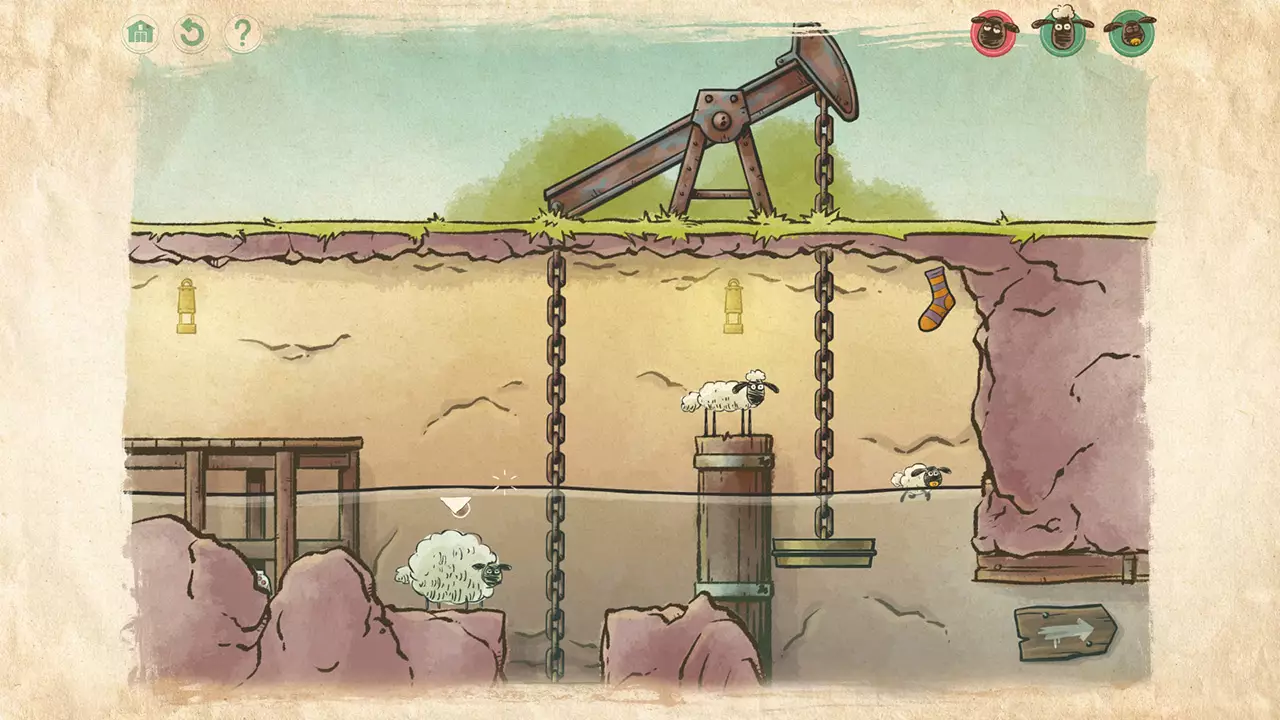Open the barn home menu

(141, 32)
